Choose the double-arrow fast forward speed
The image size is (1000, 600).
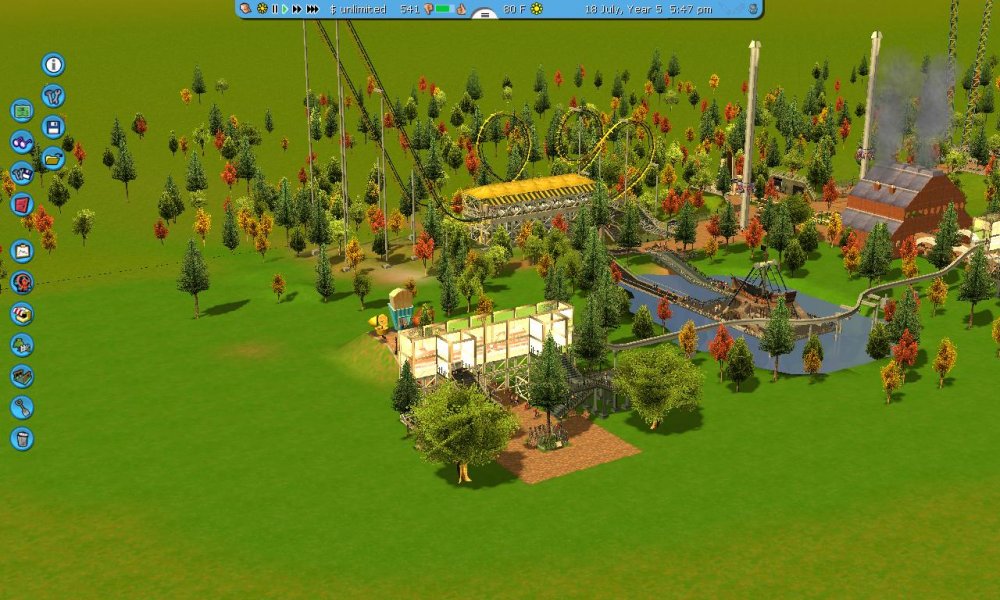click(297, 9)
